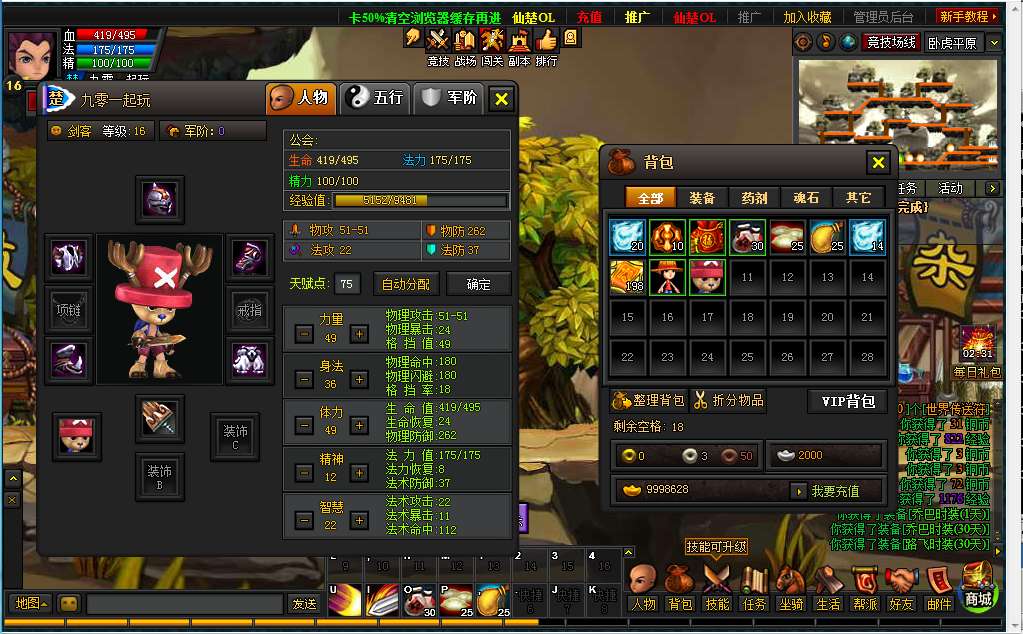Close the character panel

coord(502,98)
